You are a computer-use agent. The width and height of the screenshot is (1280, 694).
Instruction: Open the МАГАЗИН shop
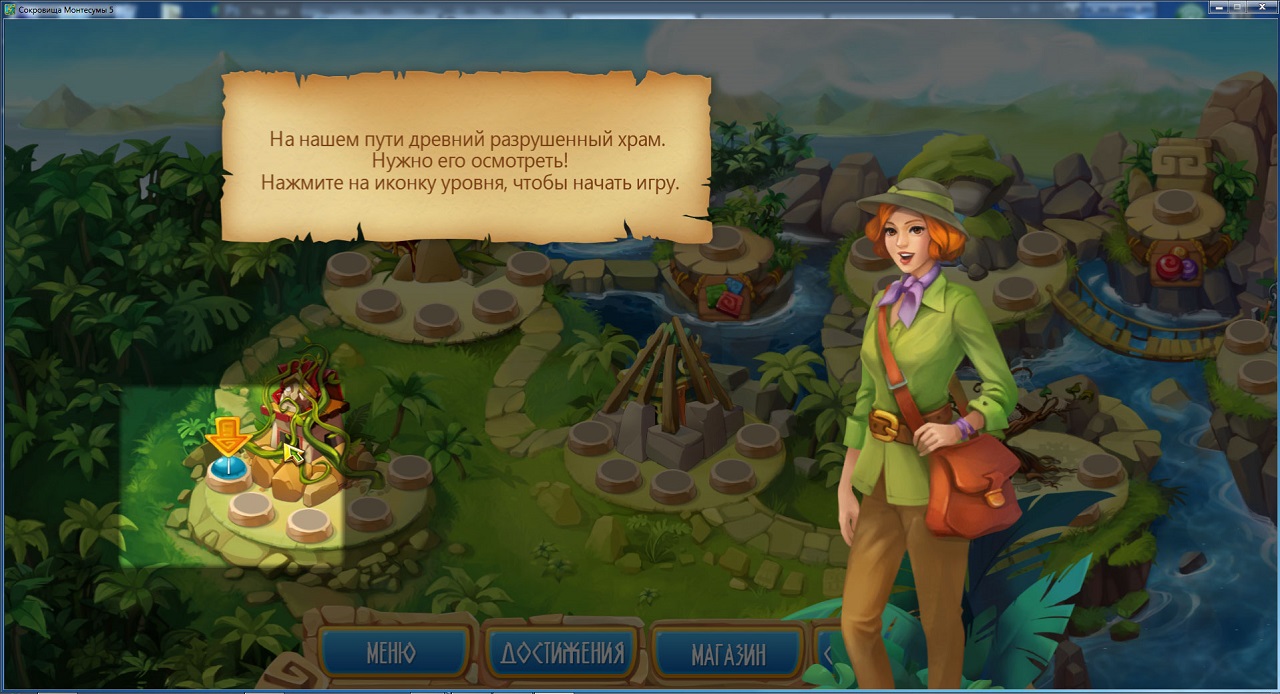click(x=728, y=655)
